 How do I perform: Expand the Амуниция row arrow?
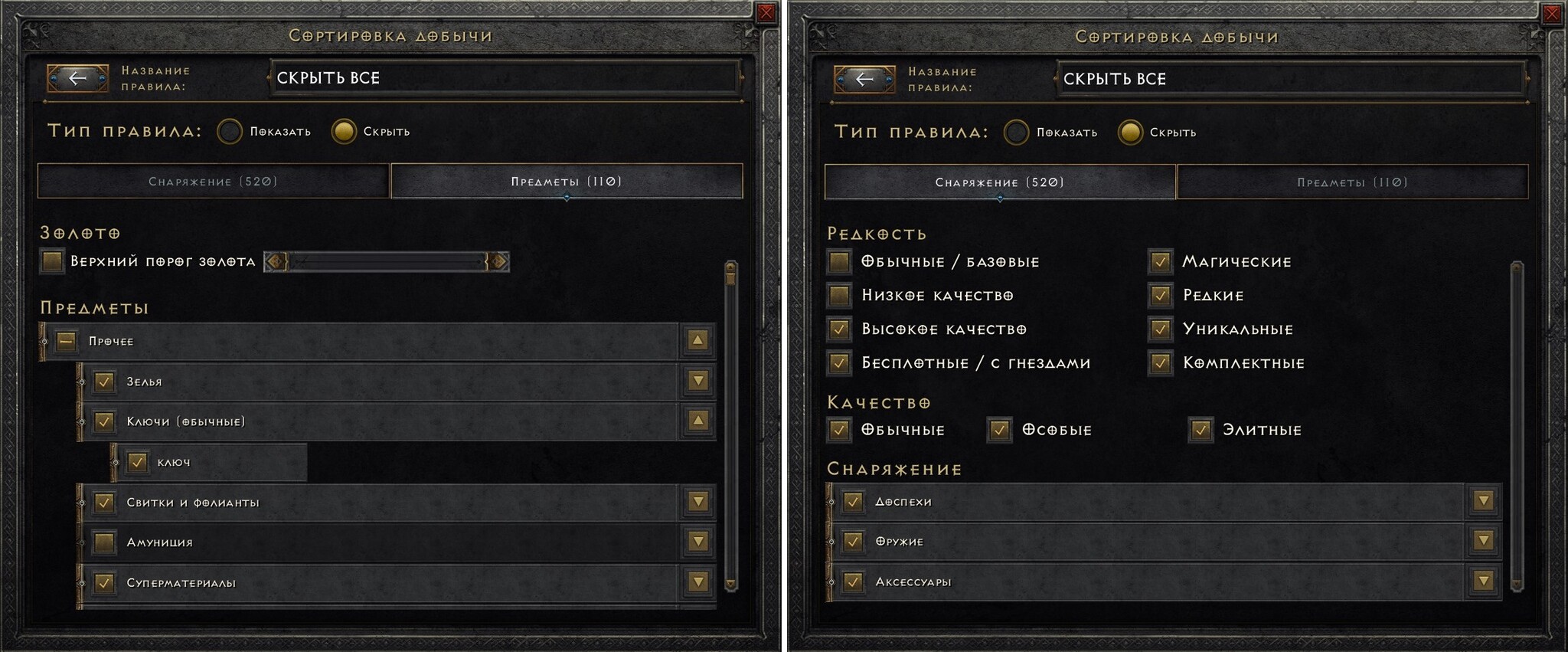pos(697,542)
